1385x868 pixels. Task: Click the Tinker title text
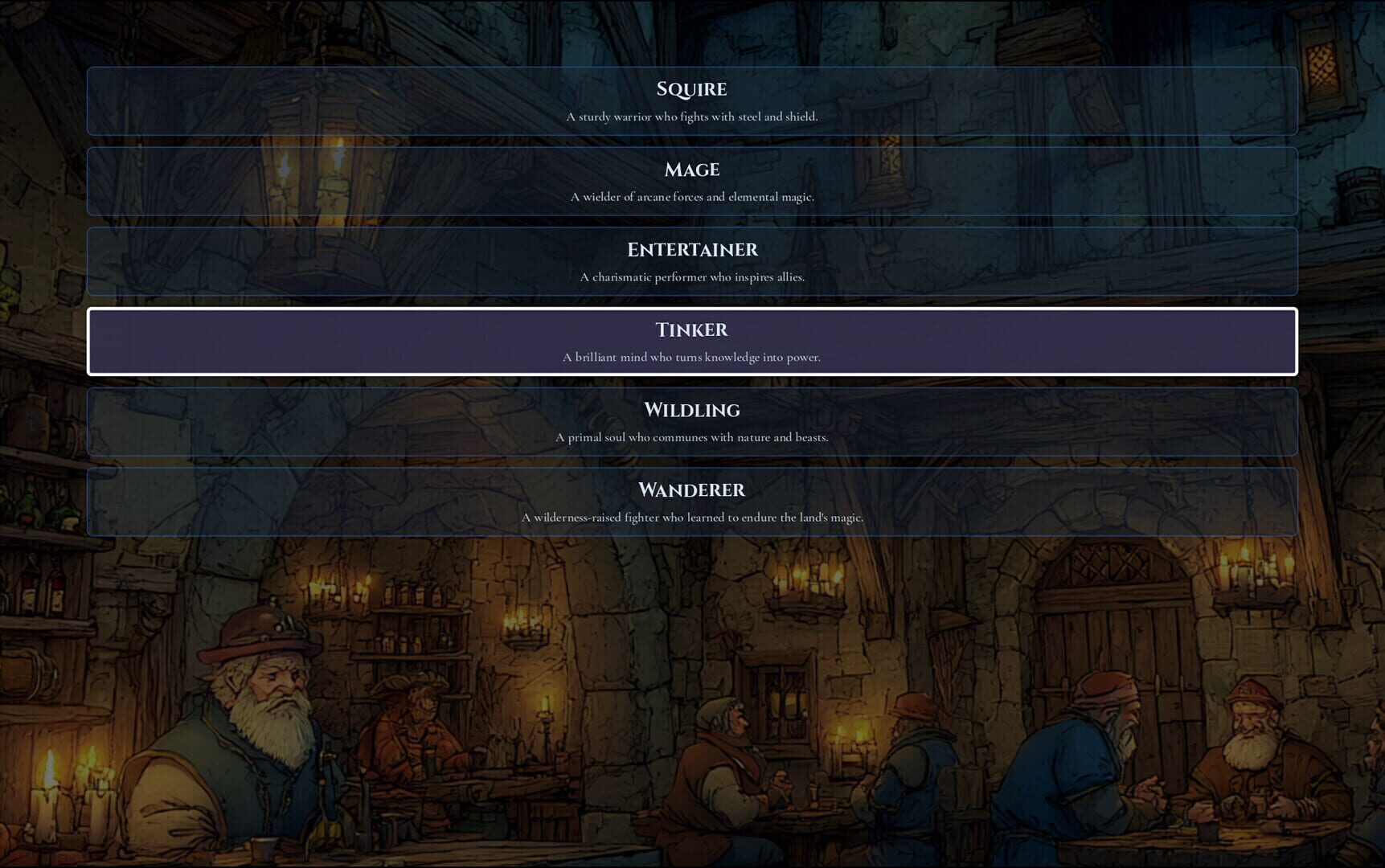click(691, 330)
